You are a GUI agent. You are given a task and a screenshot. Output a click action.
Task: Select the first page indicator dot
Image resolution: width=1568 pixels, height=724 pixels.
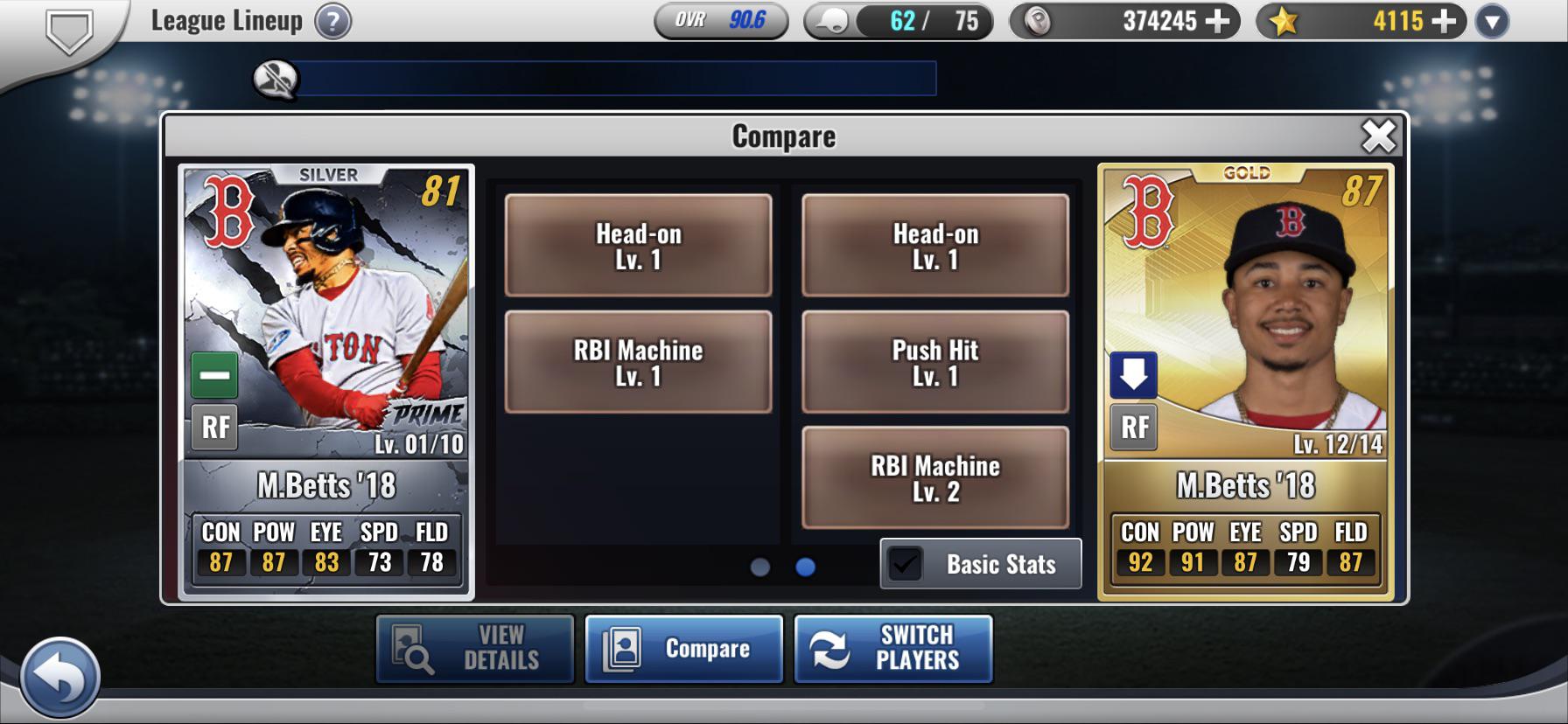click(759, 568)
